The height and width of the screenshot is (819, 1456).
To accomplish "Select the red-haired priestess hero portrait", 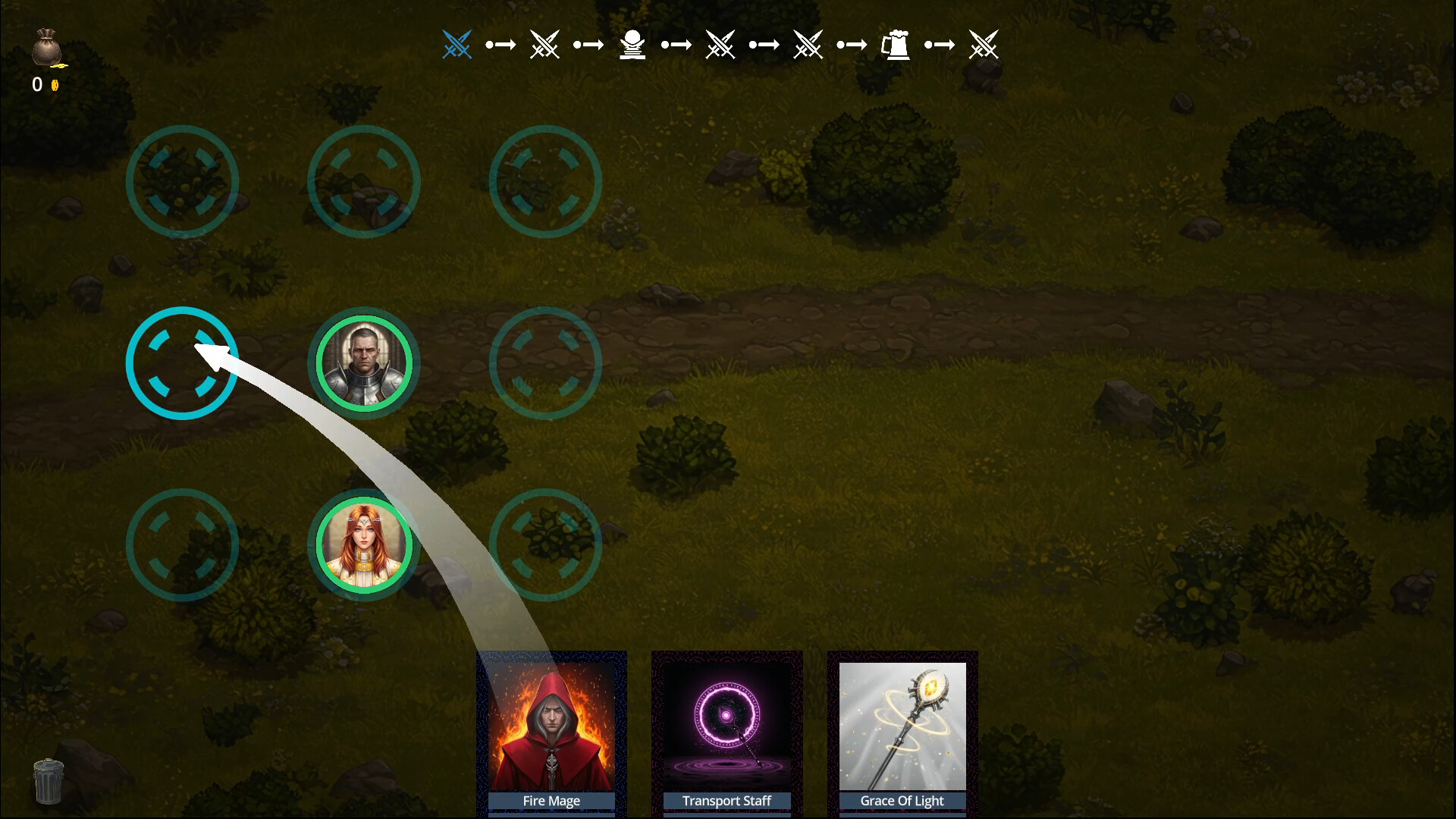I will (363, 544).
